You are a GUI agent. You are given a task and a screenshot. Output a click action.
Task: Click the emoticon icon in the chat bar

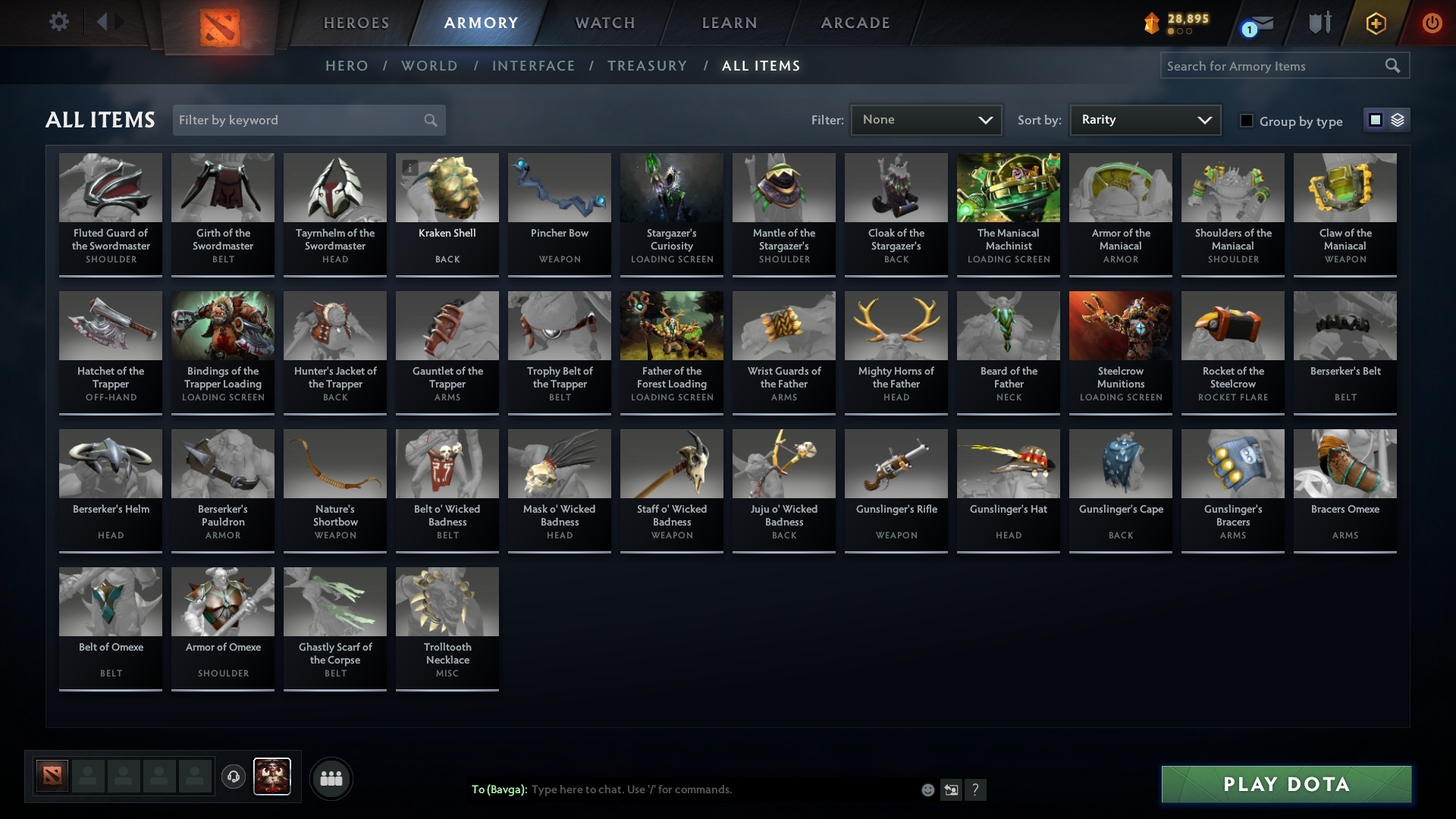click(928, 789)
